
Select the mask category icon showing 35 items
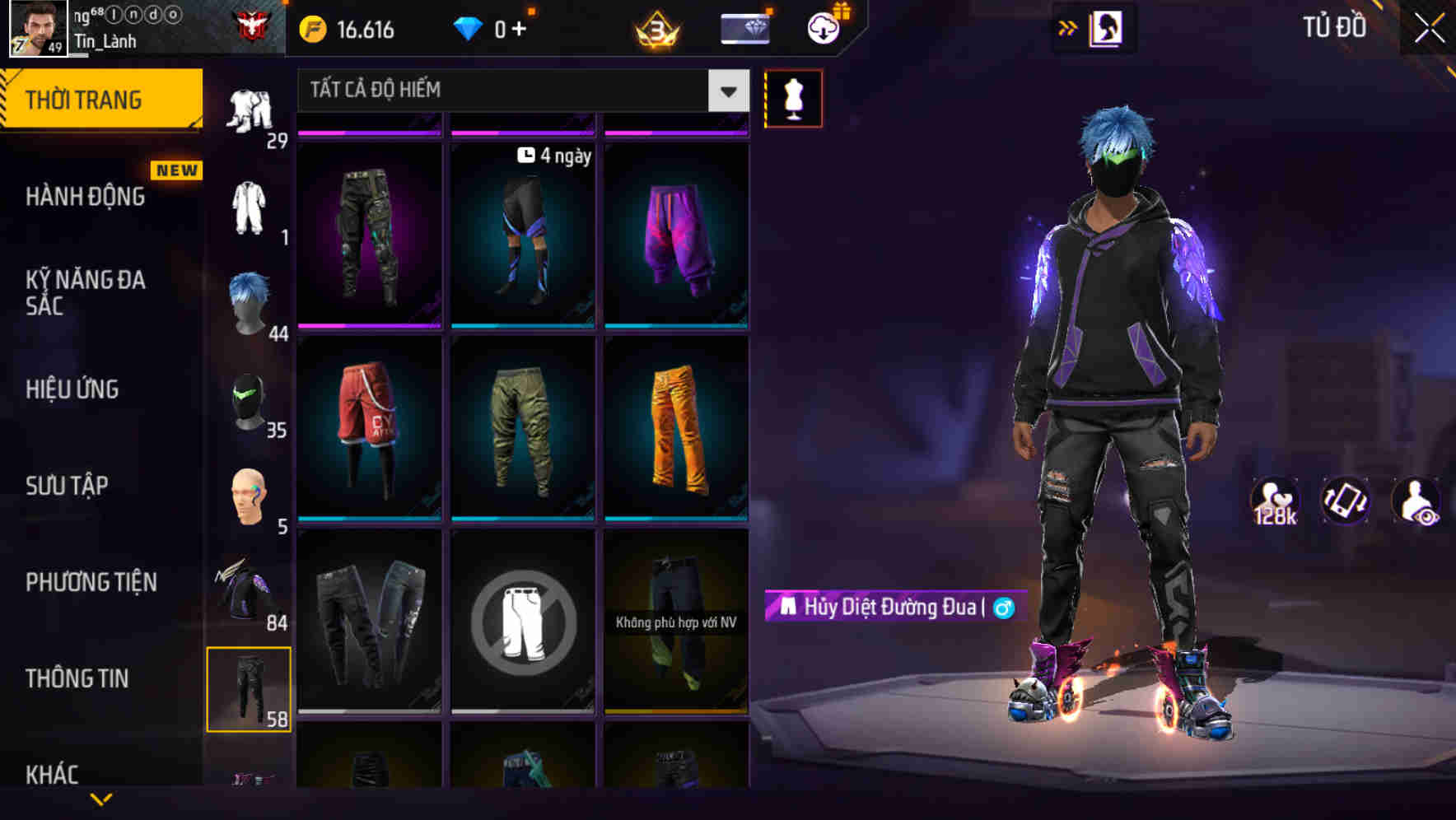(x=250, y=401)
